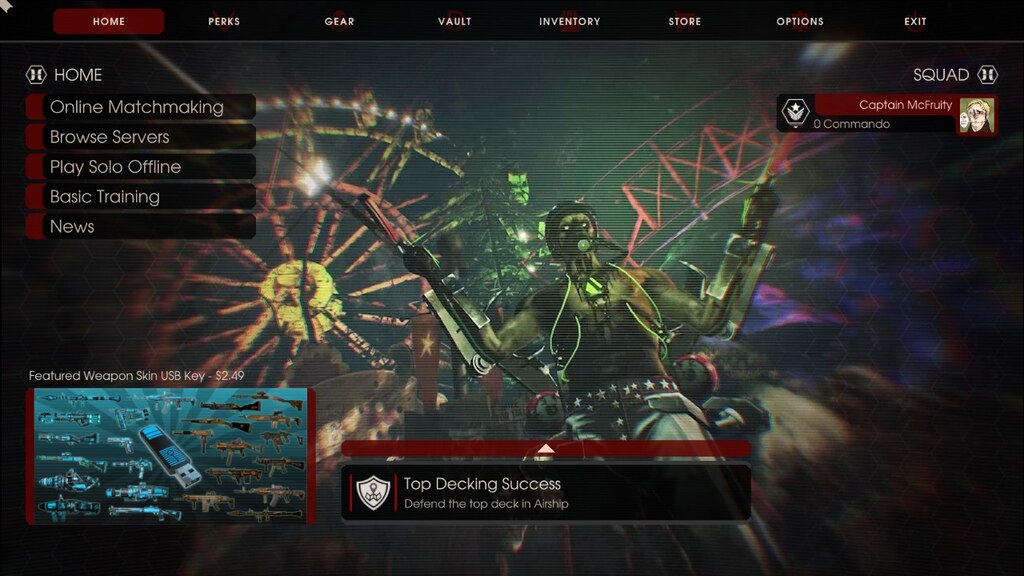Click Captain McFruity's avatar portrait
Viewport: 1024px width, 576px height.
pyautogui.click(x=977, y=115)
